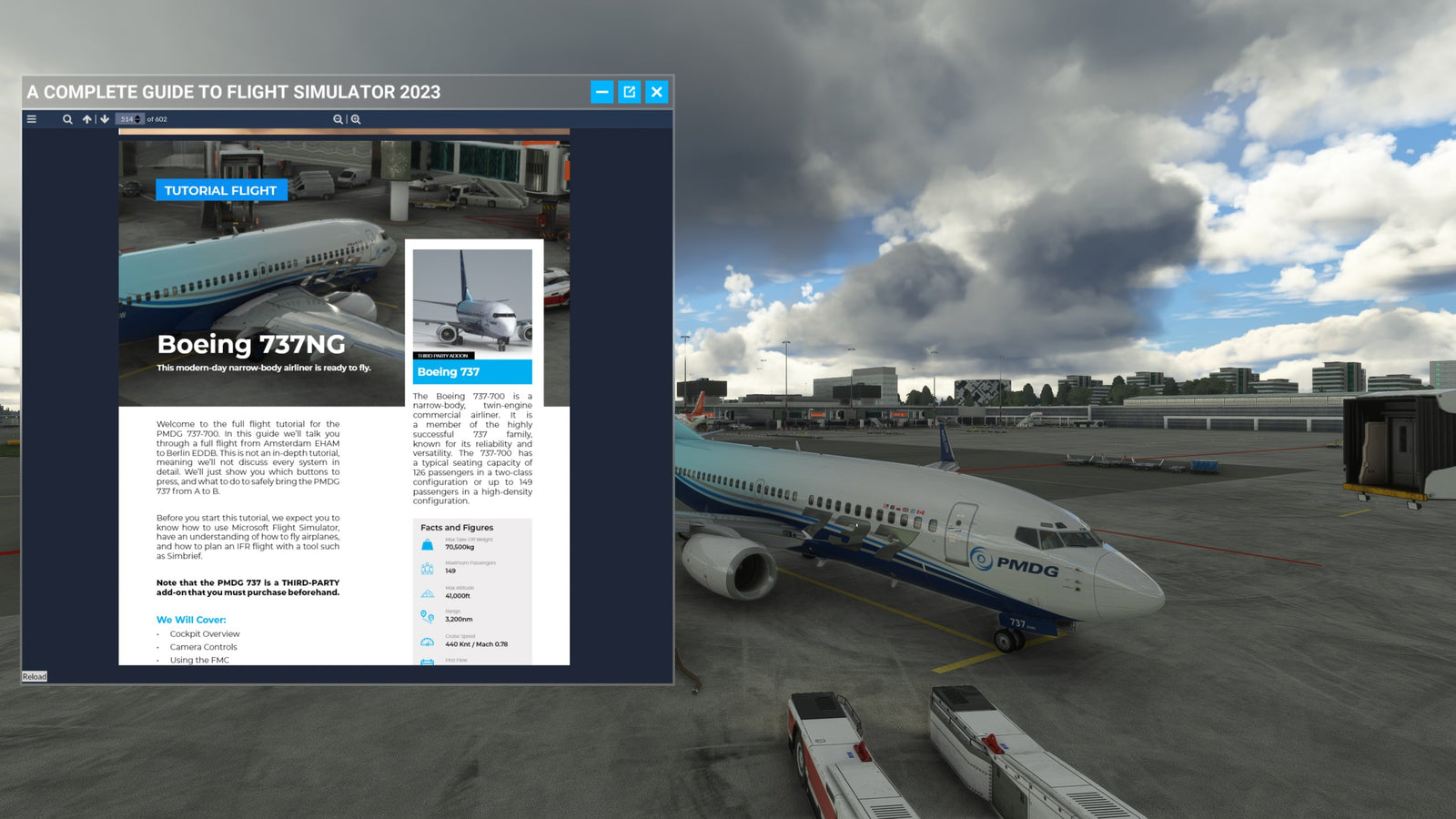
Task: Click the search magnifier in the toolbar
Action: click(67, 119)
